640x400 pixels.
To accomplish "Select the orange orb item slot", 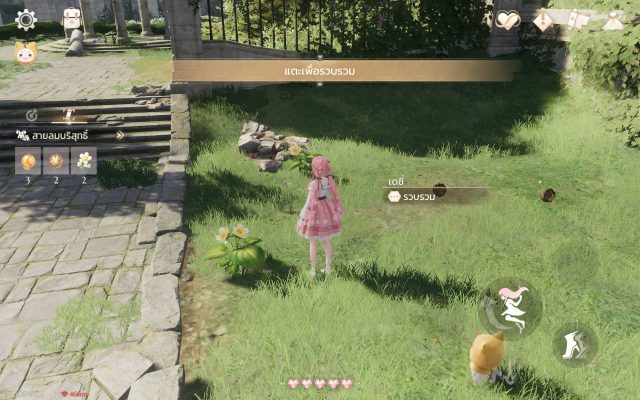I will (x=28, y=160).
